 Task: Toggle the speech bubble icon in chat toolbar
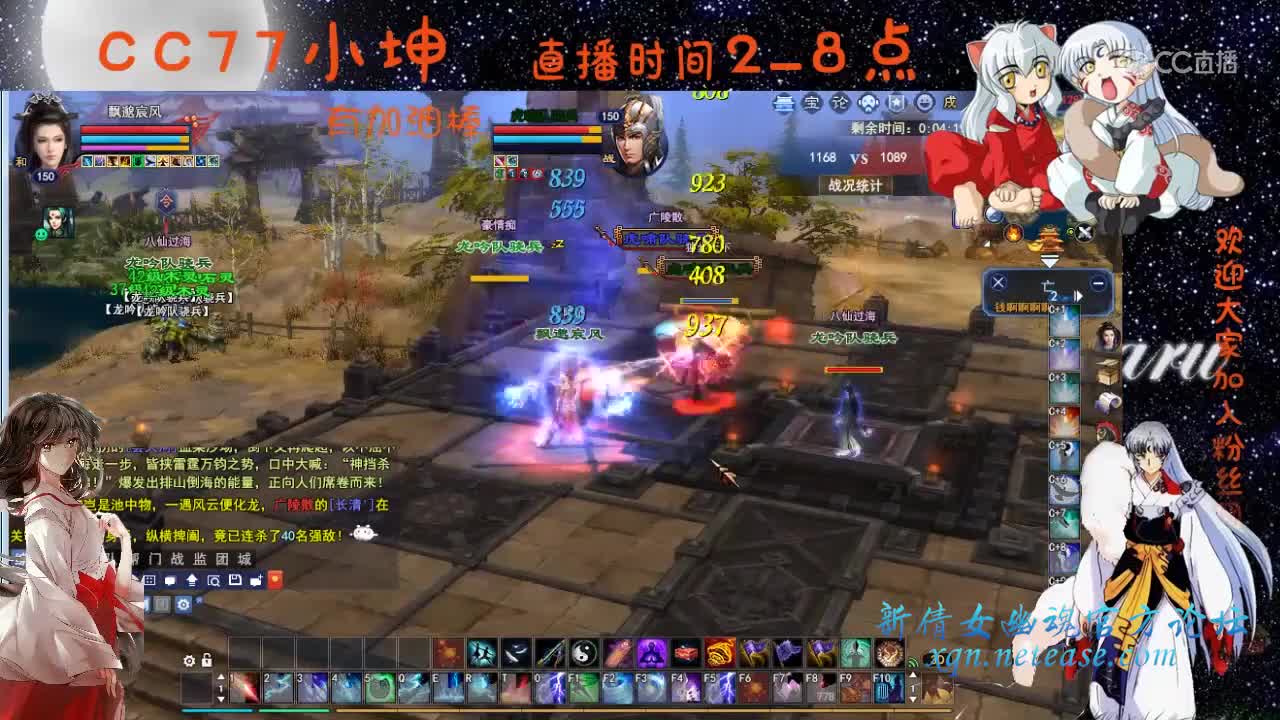(170, 579)
